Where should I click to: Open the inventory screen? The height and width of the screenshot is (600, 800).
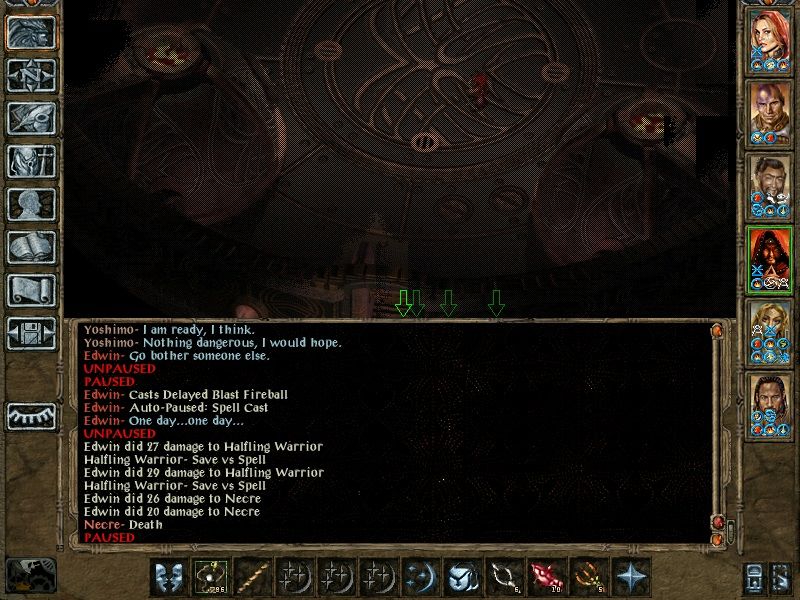(32, 161)
